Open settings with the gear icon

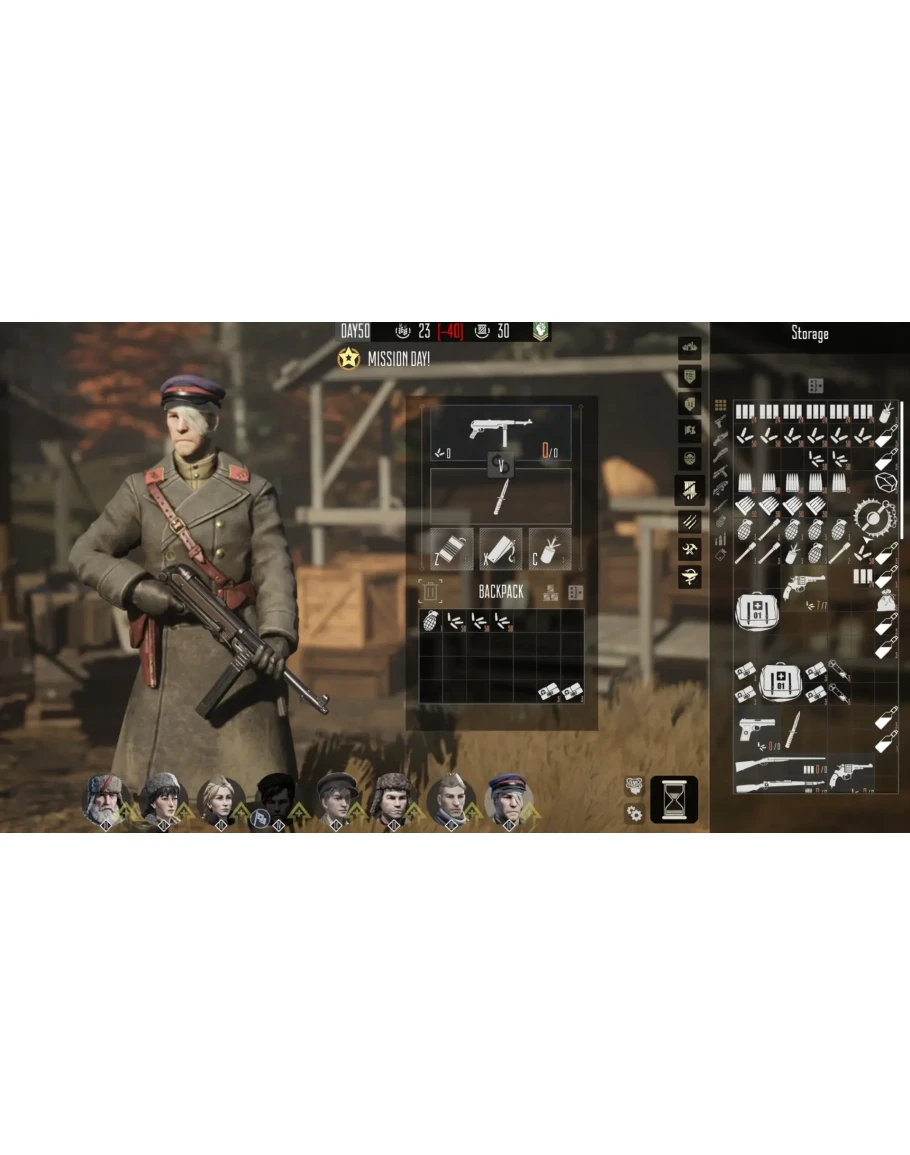634,813
